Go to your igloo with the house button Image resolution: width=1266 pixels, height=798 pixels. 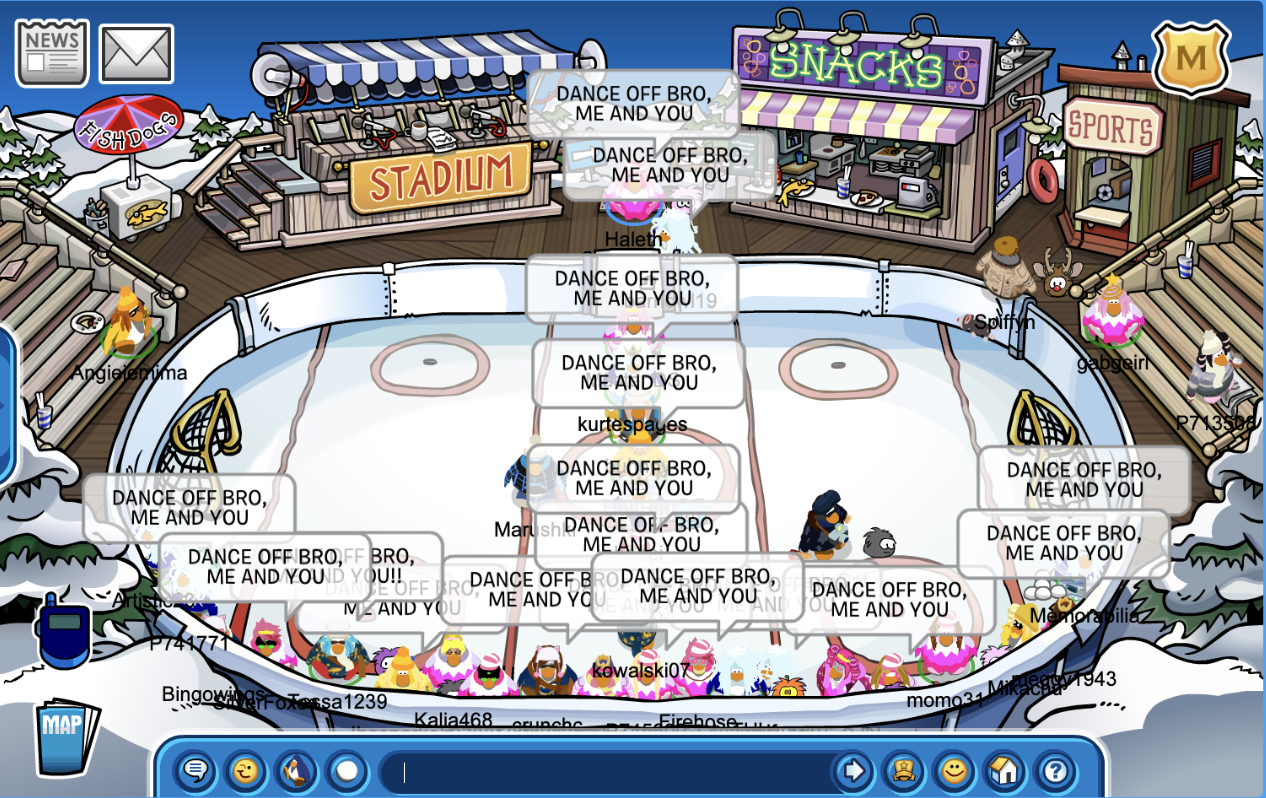[1005, 771]
